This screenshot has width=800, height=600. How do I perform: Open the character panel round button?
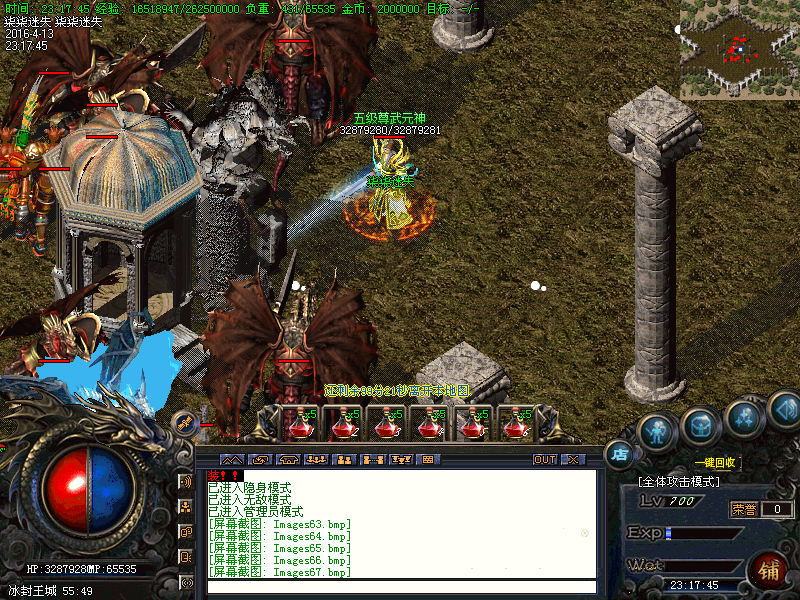pyautogui.click(x=656, y=431)
